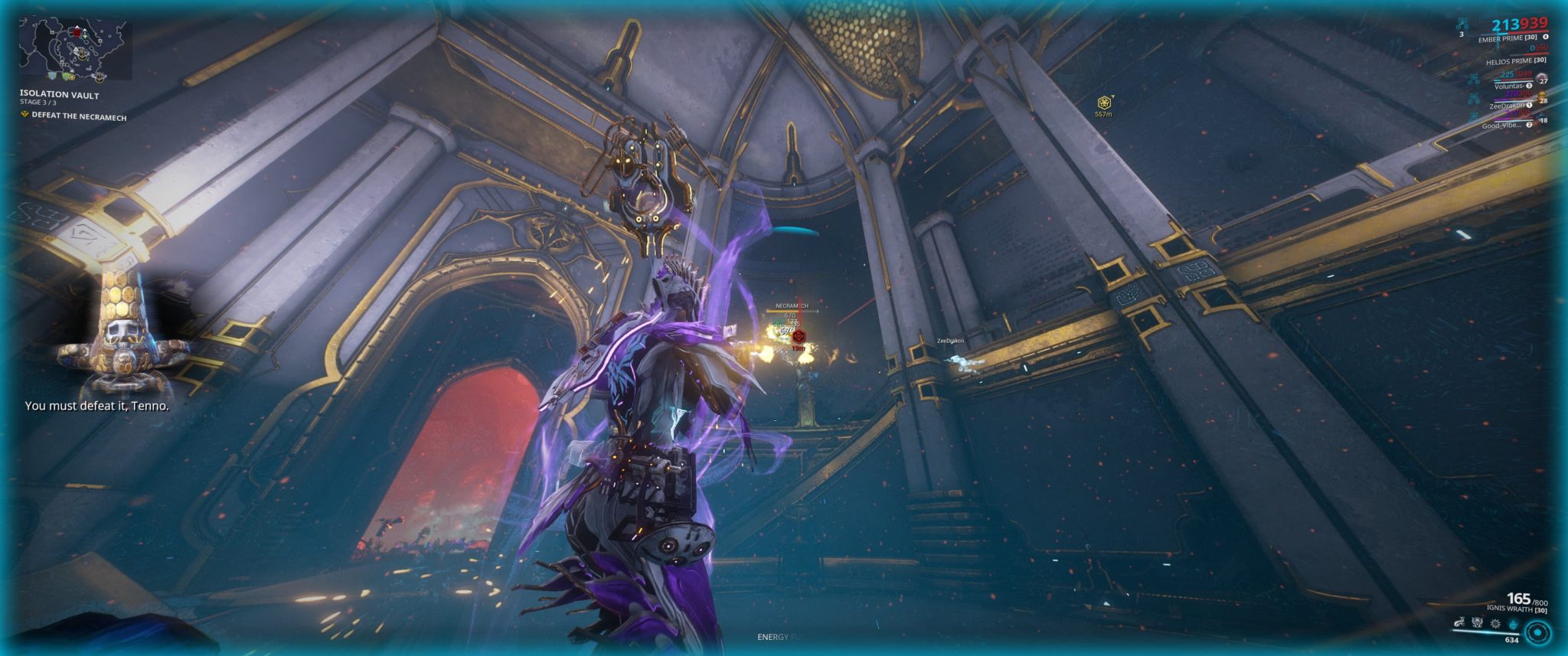Click ZeeDrakon's player avatar icon
Screen dimensions: 1568x656
1541,97
